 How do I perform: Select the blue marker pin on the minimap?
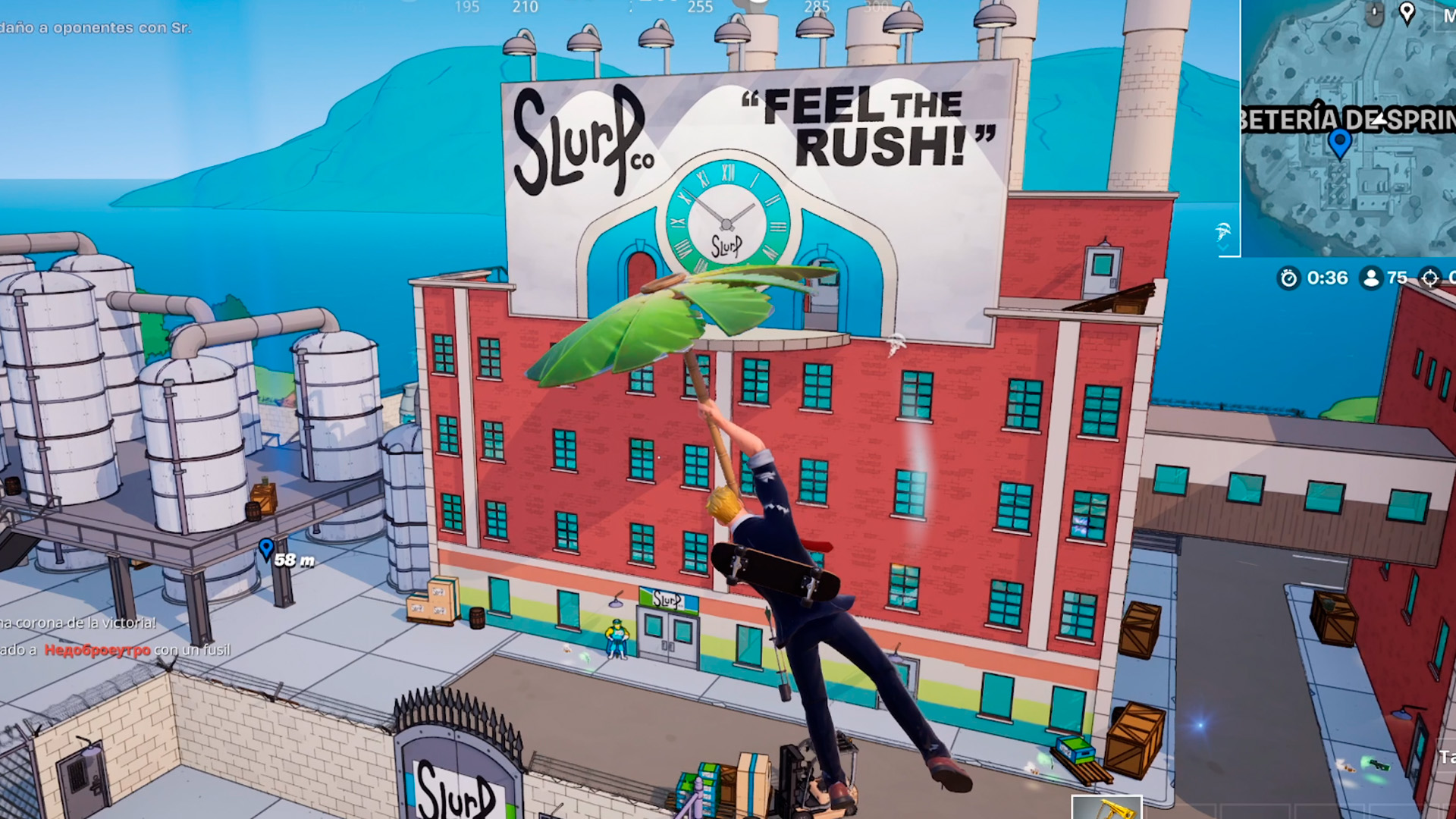[1340, 141]
